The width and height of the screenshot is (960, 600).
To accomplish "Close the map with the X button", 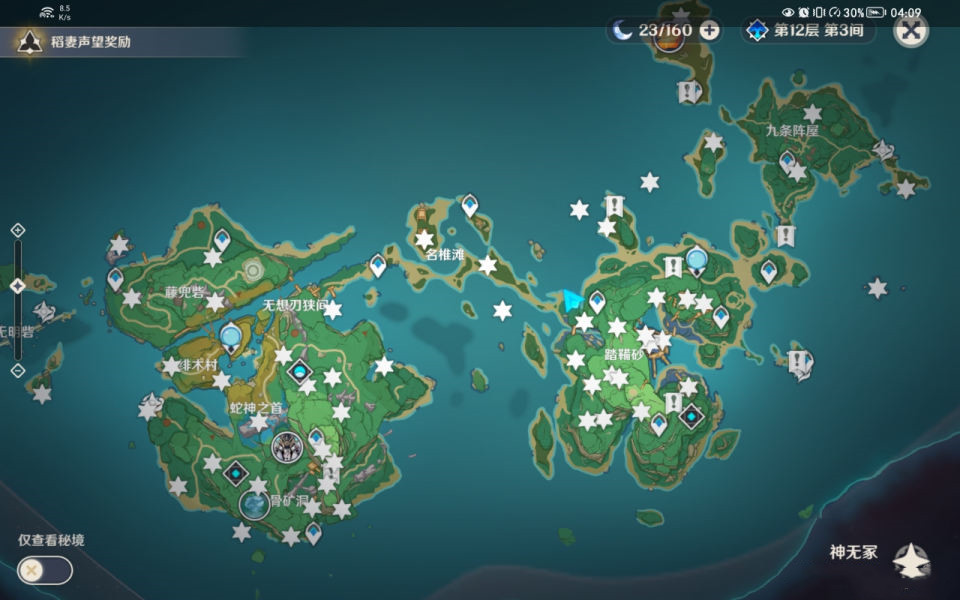I will point(909,30).
